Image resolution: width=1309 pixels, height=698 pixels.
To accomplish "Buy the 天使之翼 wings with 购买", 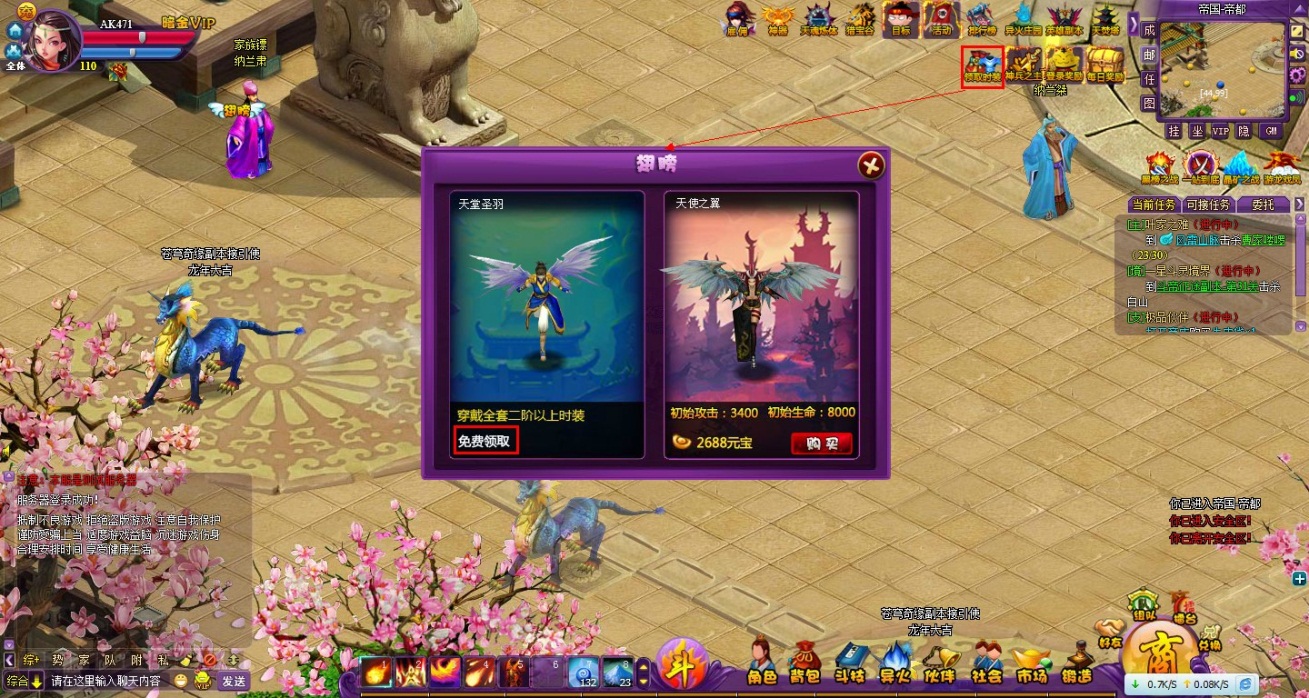I will point(821,443).
